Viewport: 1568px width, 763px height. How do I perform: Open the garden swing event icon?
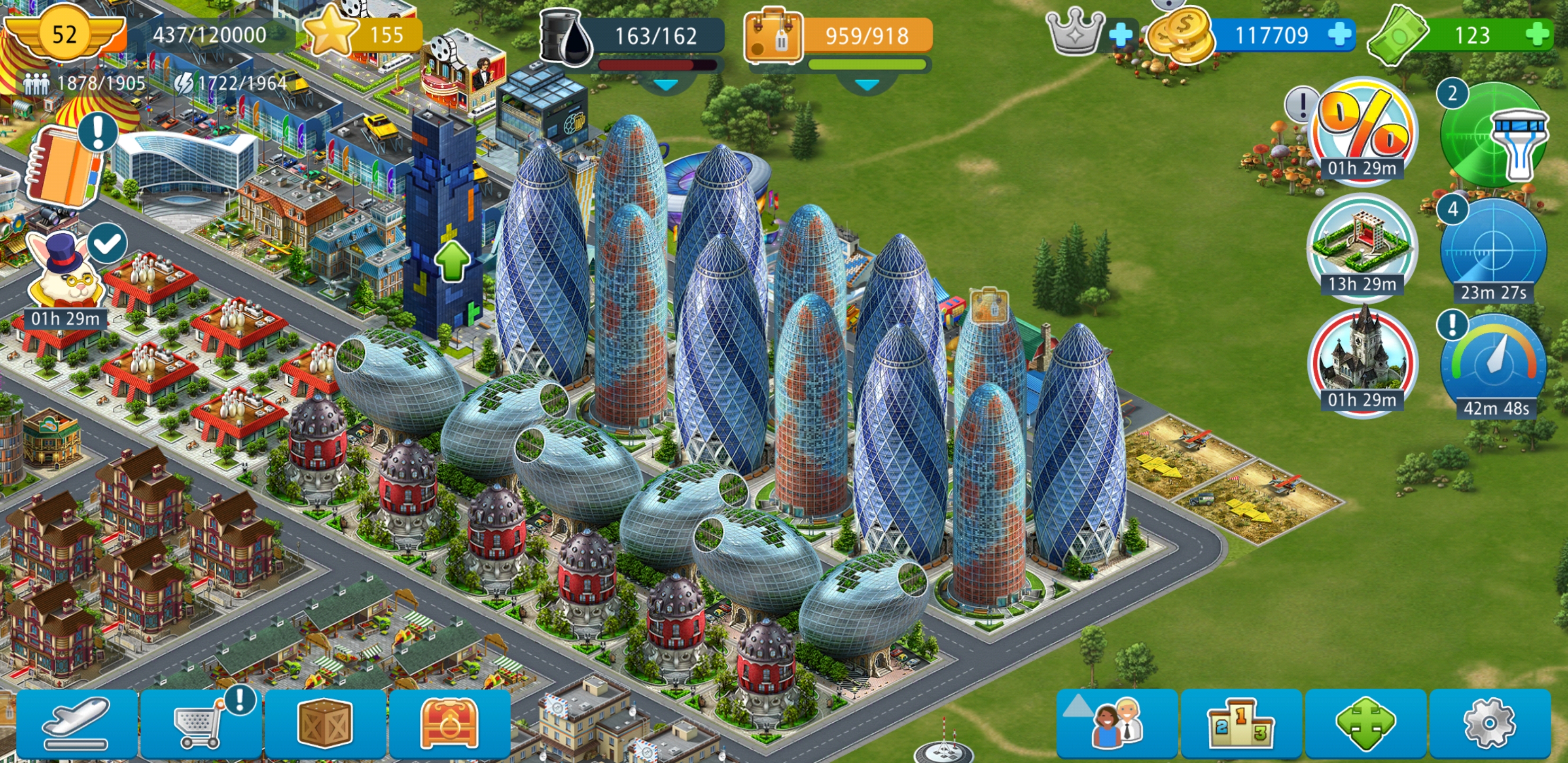[1362, 245]
